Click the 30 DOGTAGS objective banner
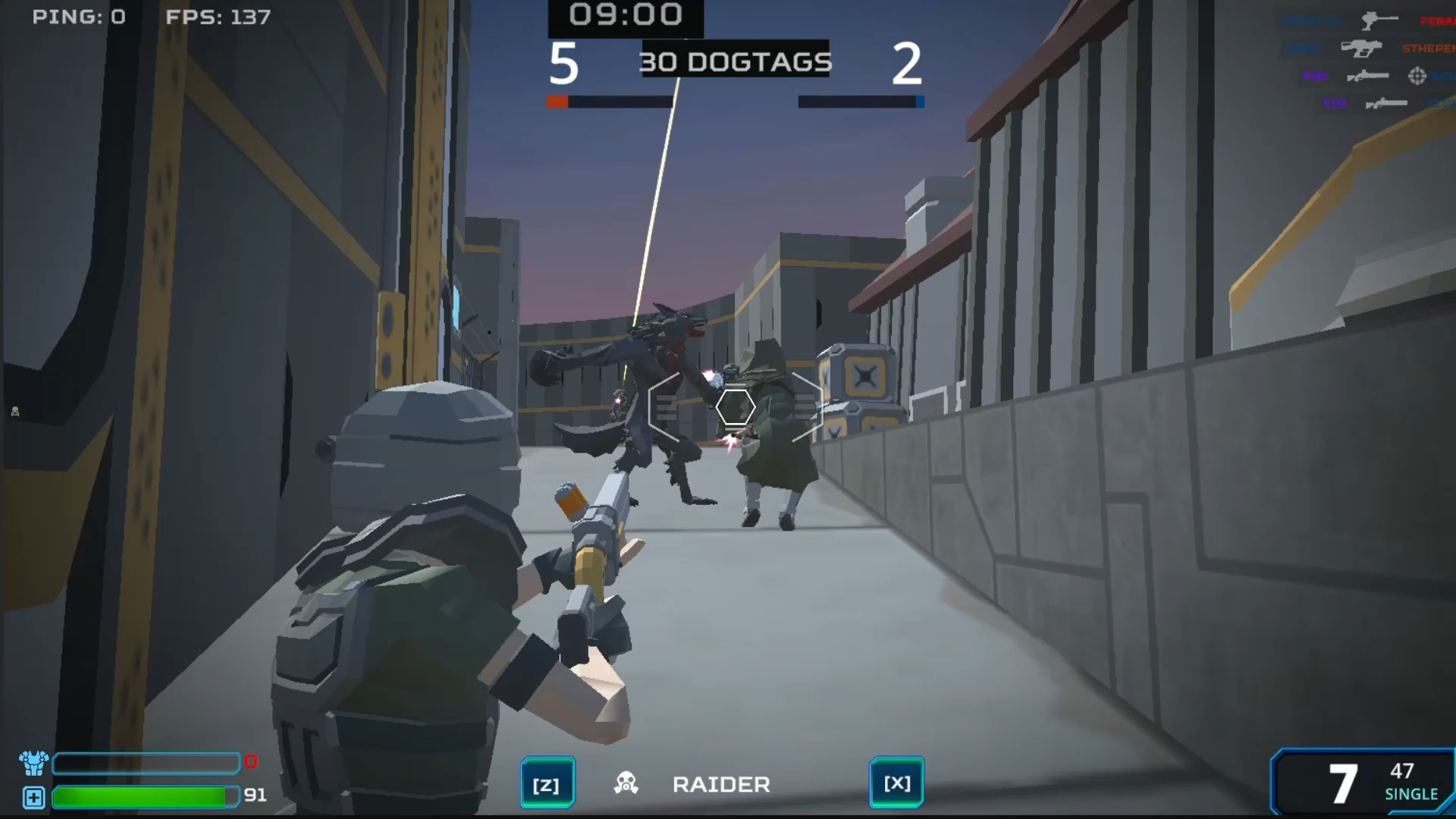This screenshot has width=1456, height=819. (x=736, y=62)
